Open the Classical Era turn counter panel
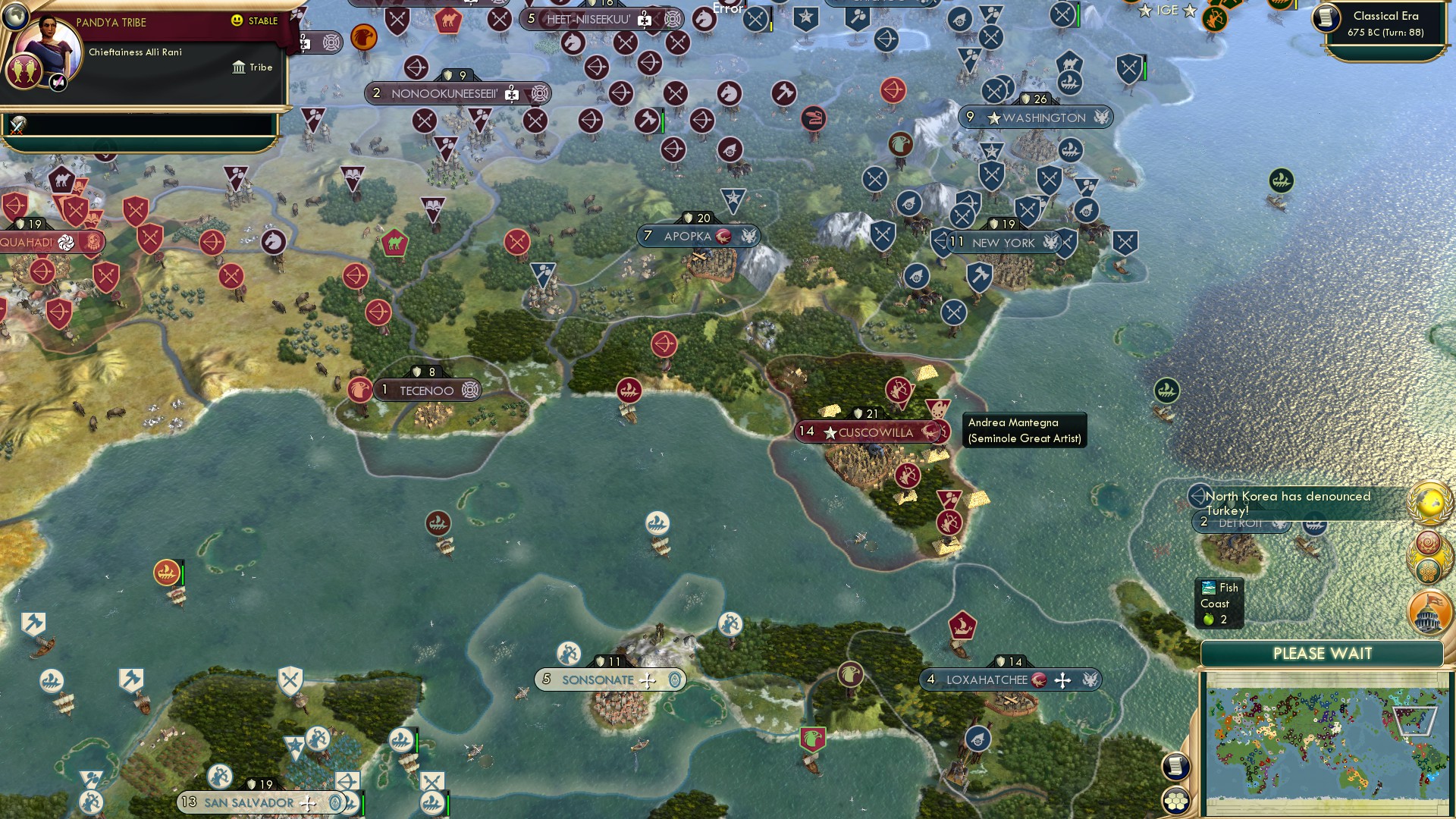The height and width of the screenshot is (819, 1456). pyautogui.click(x=1382, y=23)
